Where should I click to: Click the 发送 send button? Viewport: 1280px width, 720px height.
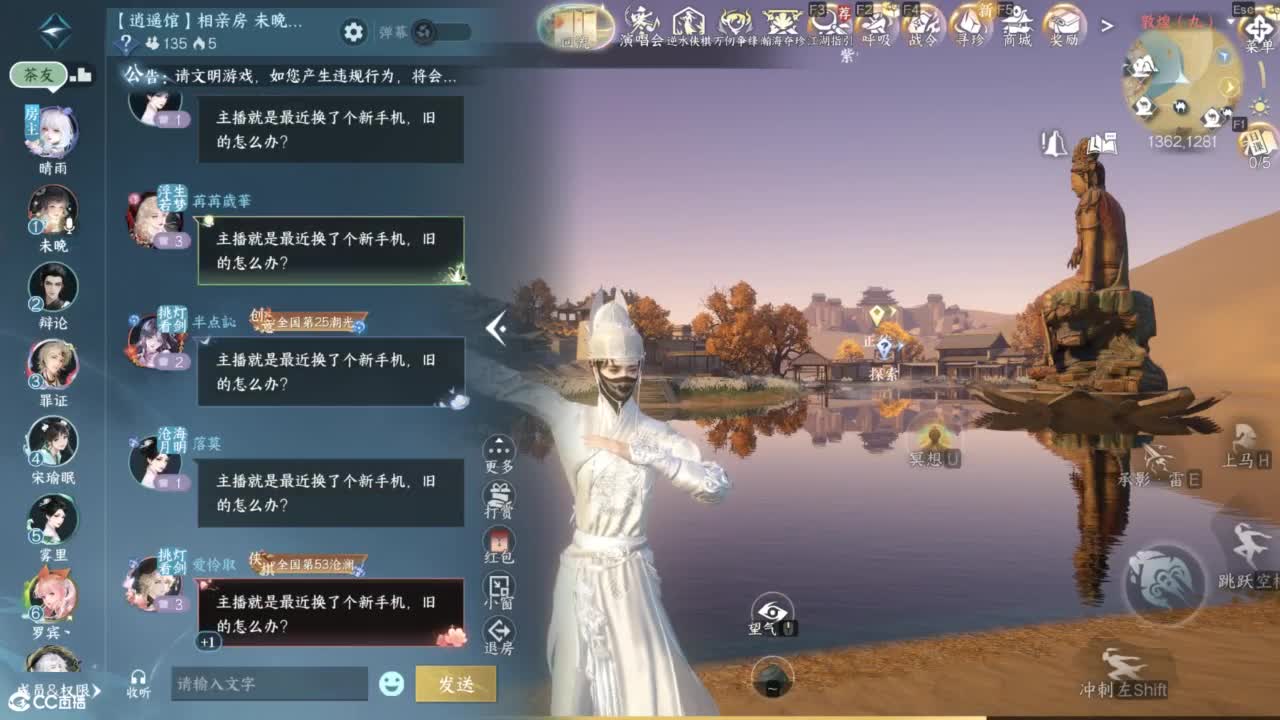tap(456, 681)
